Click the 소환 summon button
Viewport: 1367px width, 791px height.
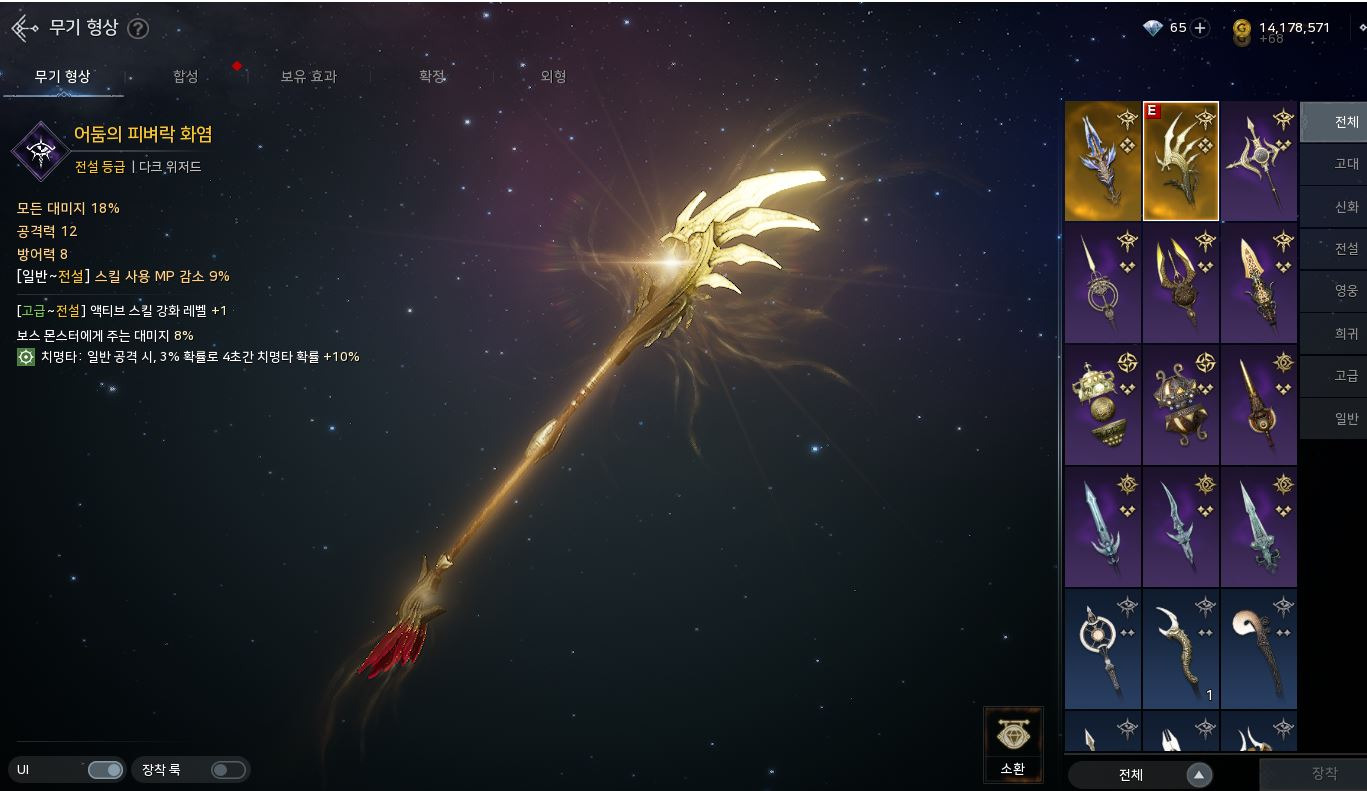point(1013,745)
